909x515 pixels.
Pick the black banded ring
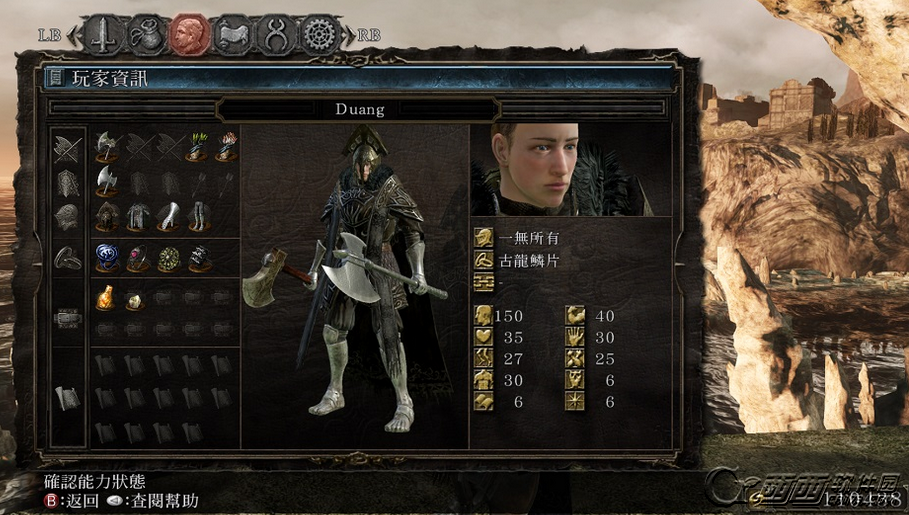pyautogui.click(x=197, y=257)
